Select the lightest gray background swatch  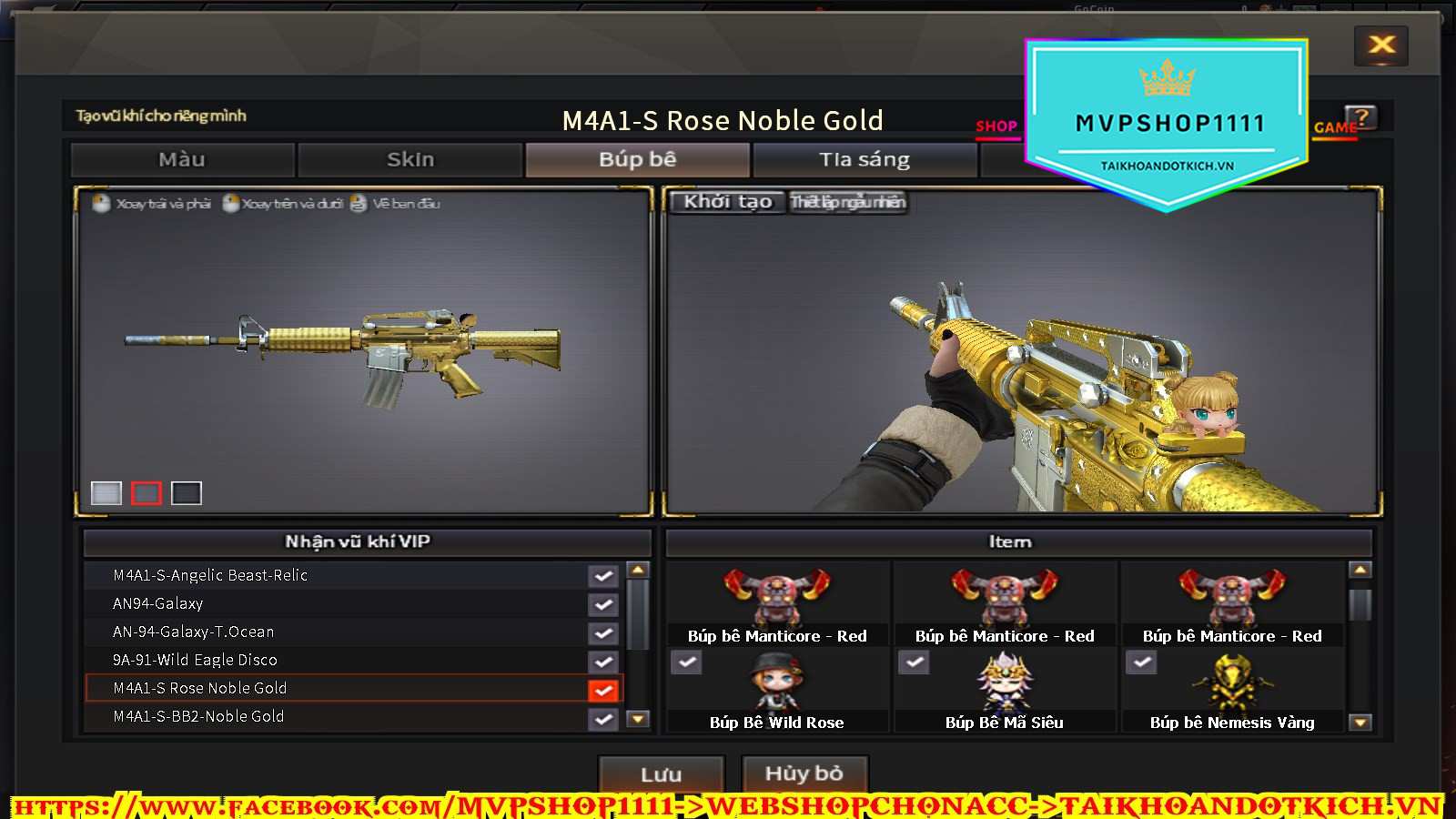106,493
